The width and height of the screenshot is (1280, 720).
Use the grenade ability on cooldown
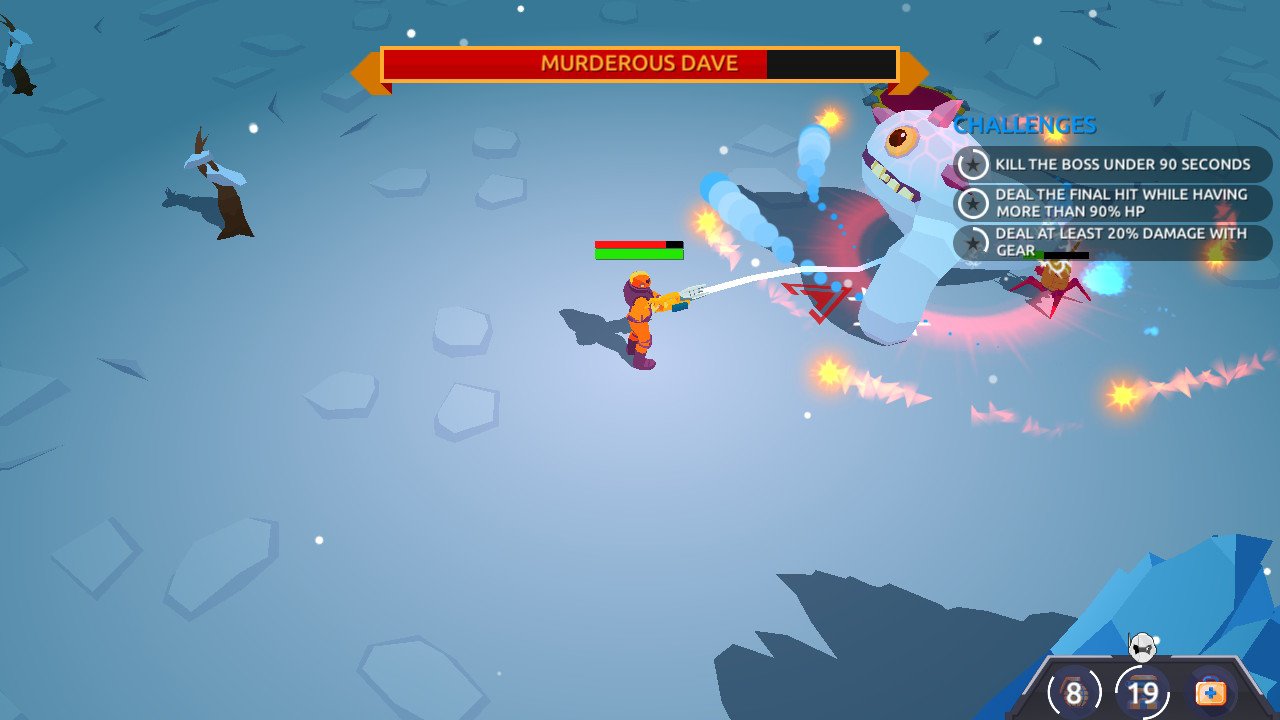pos(1074,692)
